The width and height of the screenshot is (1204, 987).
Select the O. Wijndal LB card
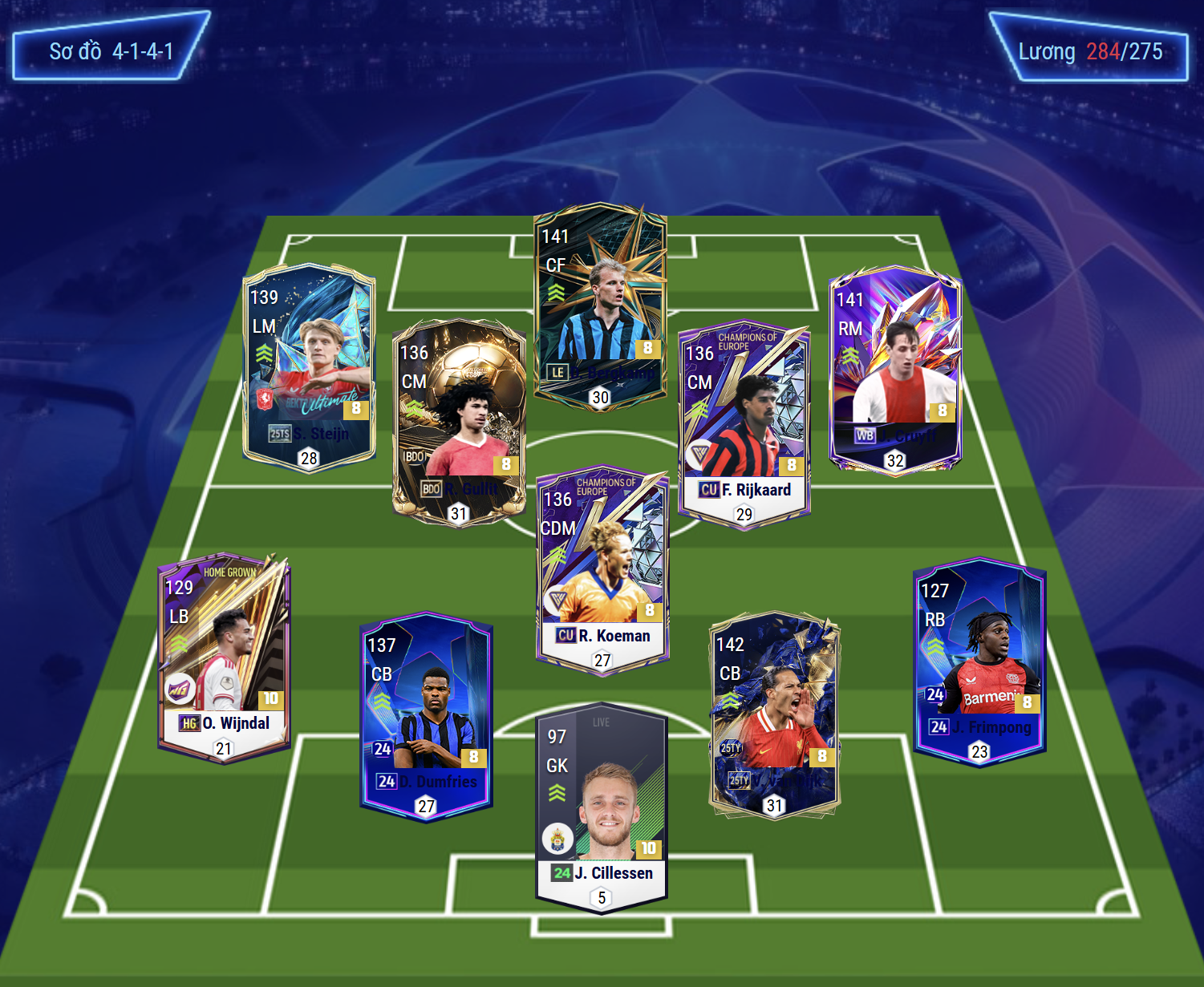pos(224,657)
